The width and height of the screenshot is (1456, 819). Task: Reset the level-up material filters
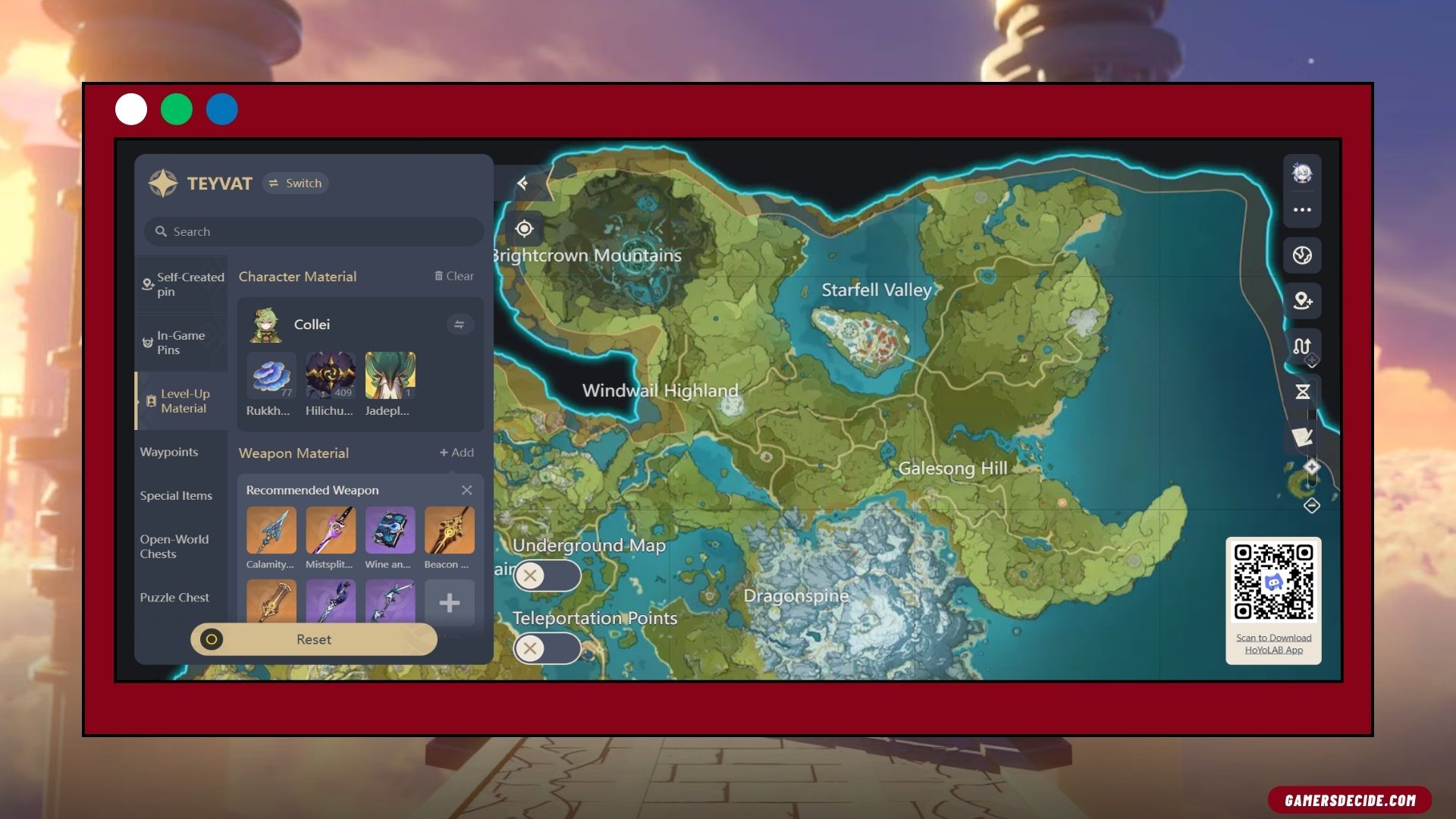(x=314, y=640)
